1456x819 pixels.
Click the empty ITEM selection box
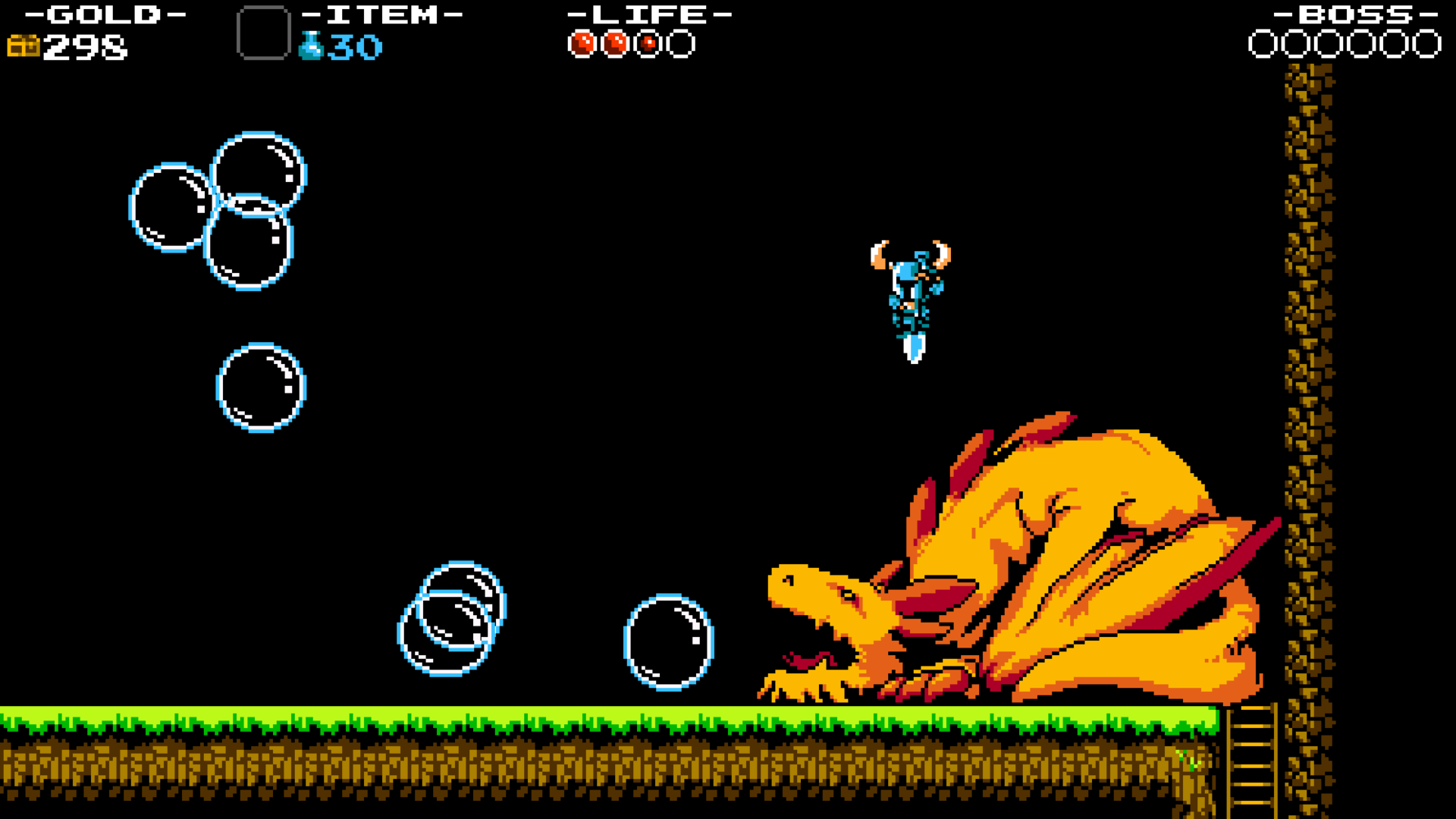coord(264,30)
